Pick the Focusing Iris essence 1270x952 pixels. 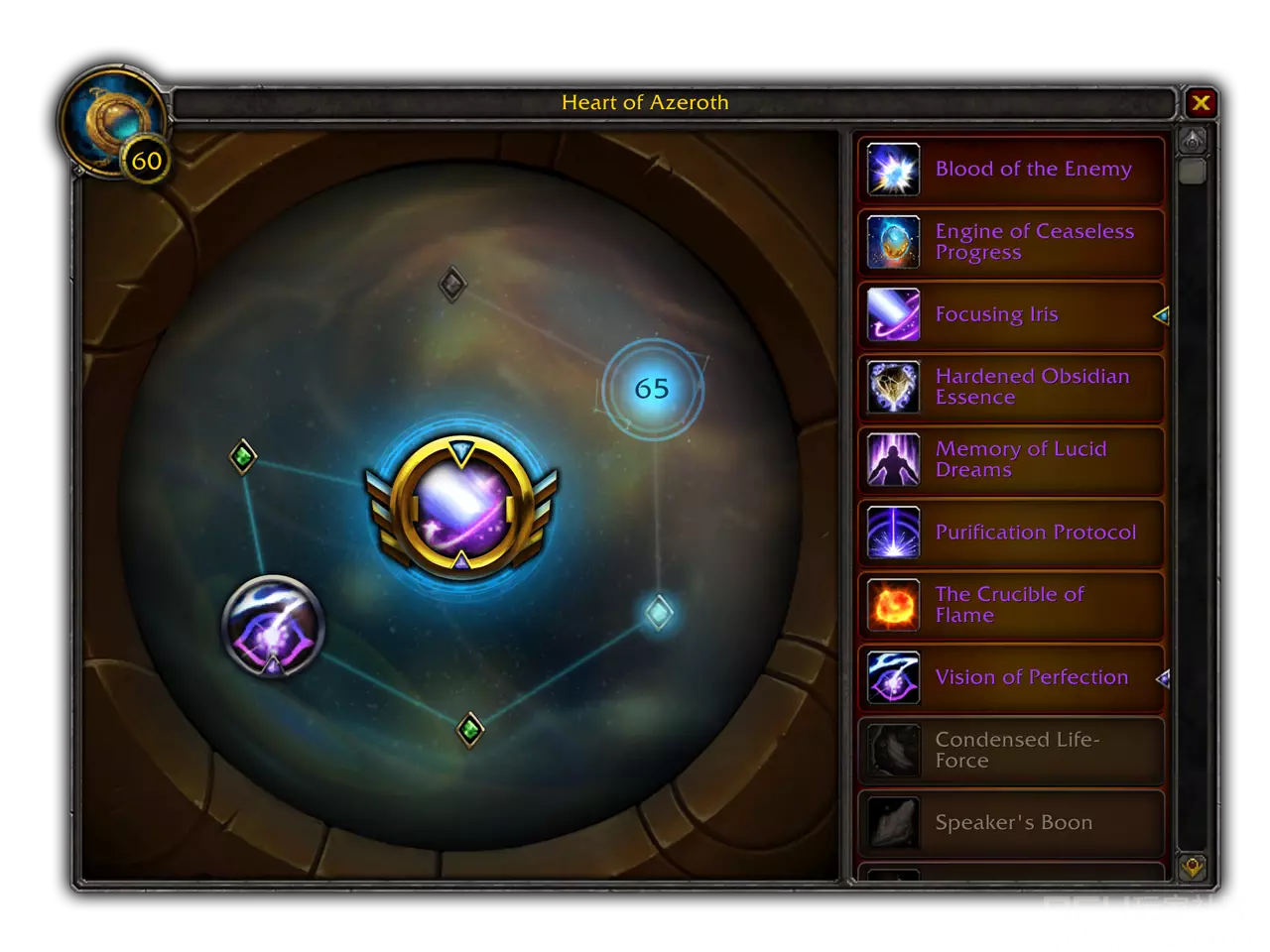pyautogui.click(x=1010, y=314)
